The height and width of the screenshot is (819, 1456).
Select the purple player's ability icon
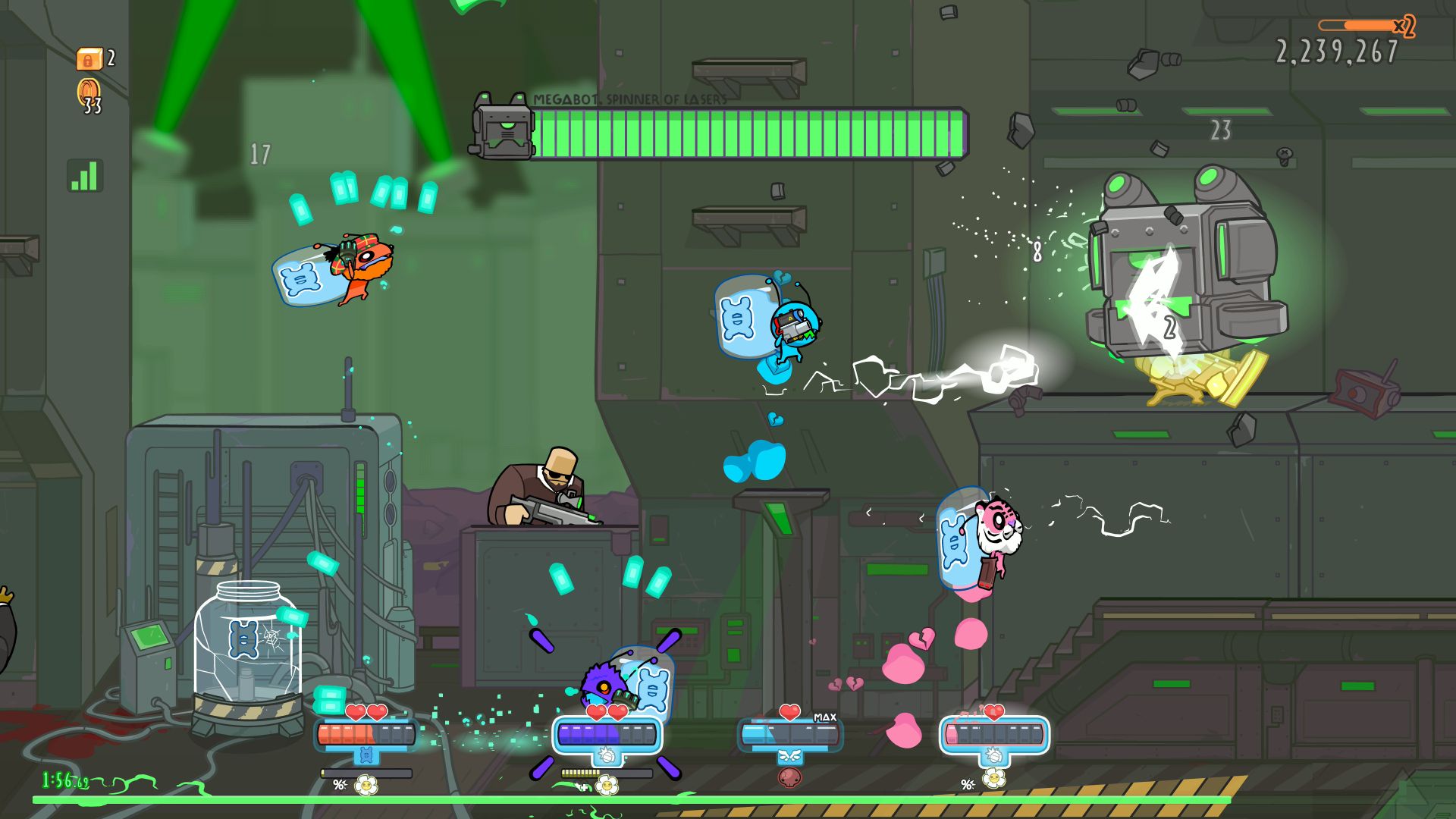click(606, 755)
